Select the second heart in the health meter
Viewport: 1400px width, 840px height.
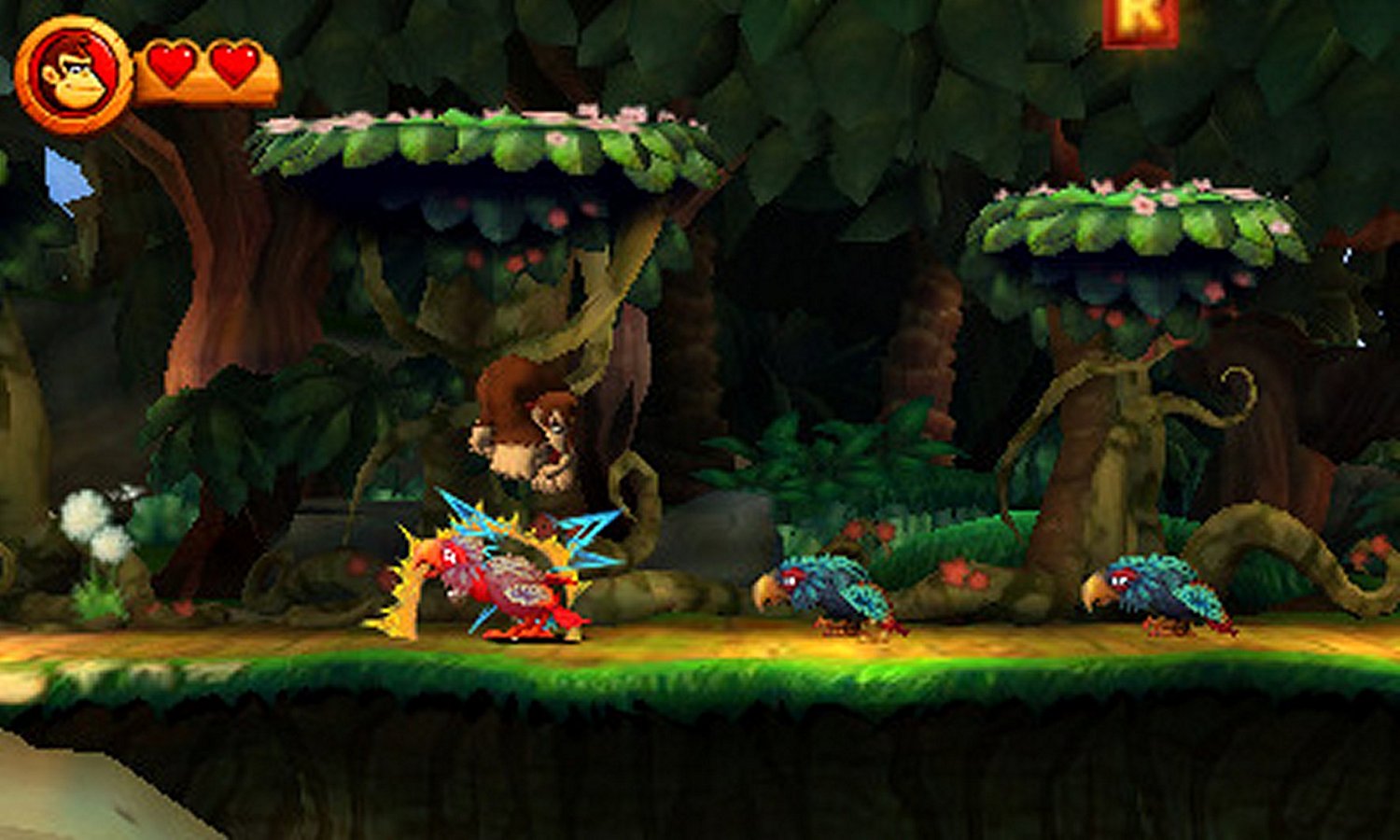pos(233,65)
